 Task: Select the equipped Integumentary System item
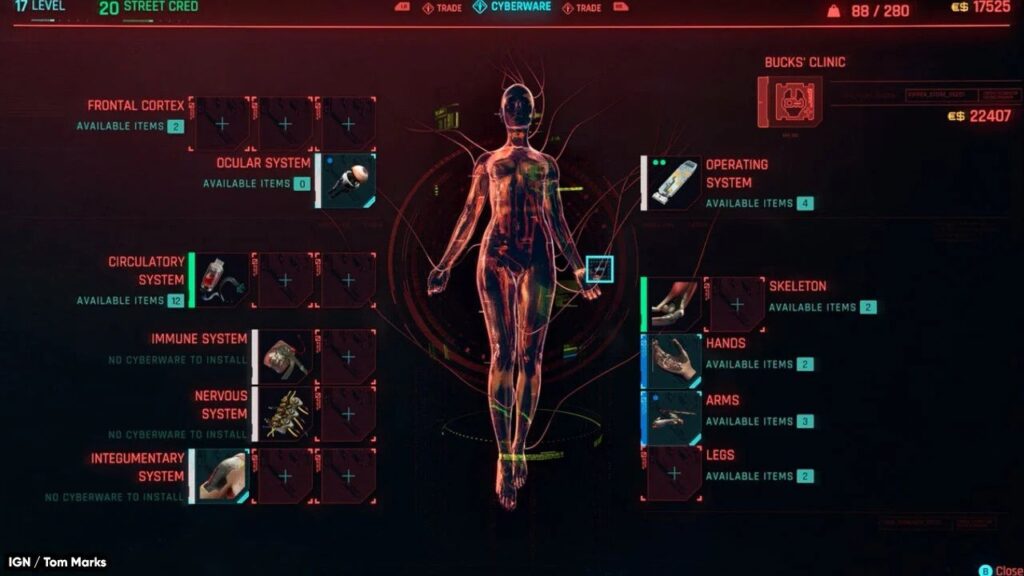pos(221,476)
